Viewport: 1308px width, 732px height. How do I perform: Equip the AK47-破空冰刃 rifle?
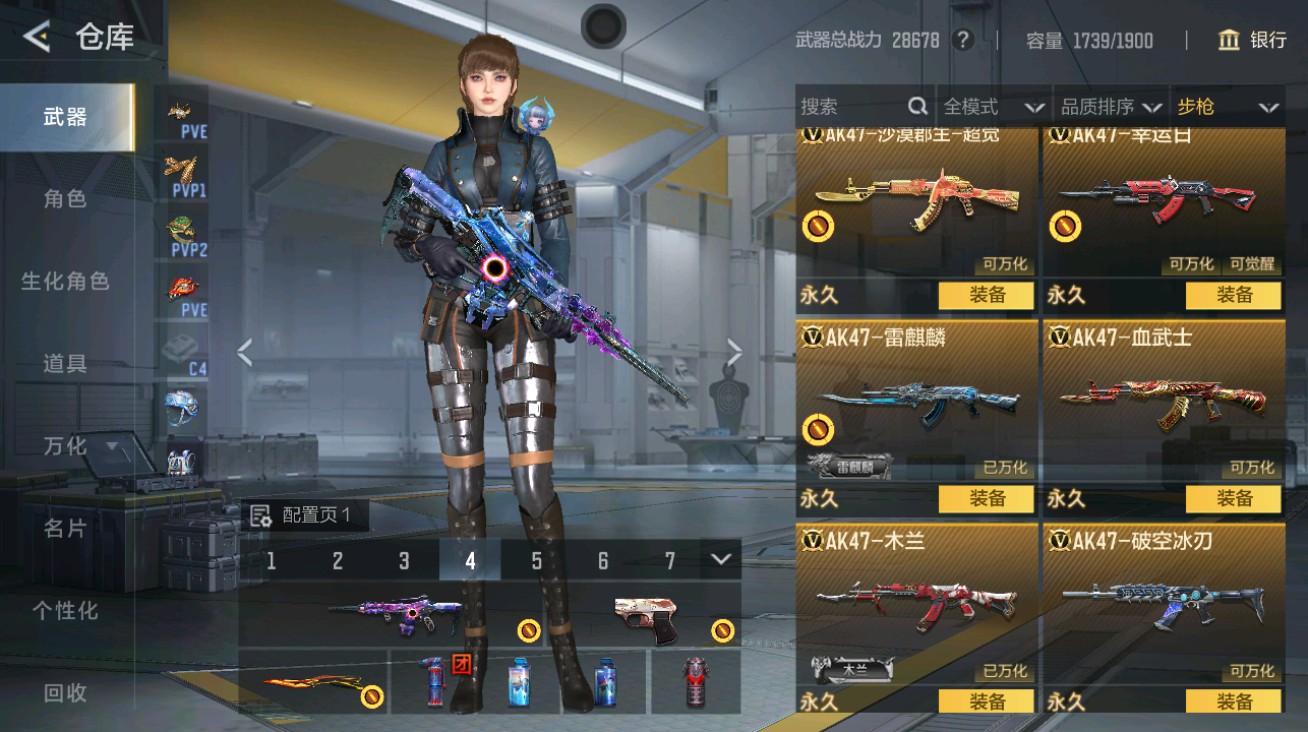pyautogui.click(x=1233, y=702)
